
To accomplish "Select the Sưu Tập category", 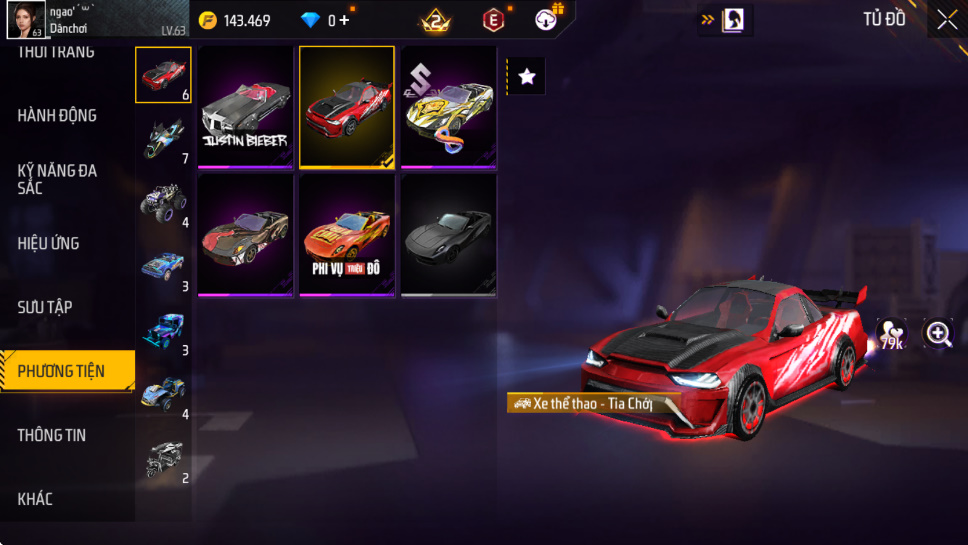I will click(x=45, y=307).
